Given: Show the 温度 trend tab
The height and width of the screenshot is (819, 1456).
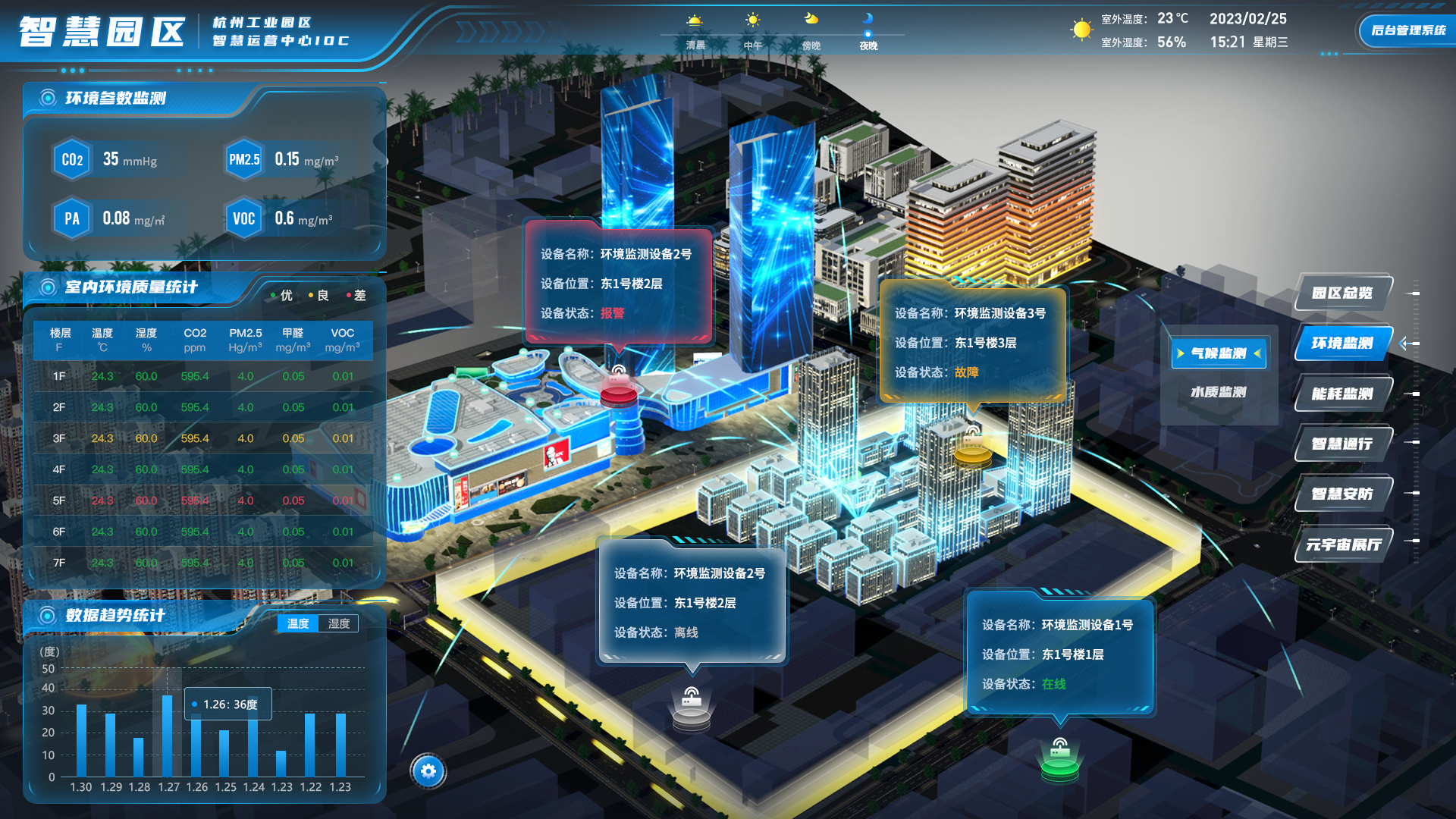Looking at the screenshot, I should [298, 623].
